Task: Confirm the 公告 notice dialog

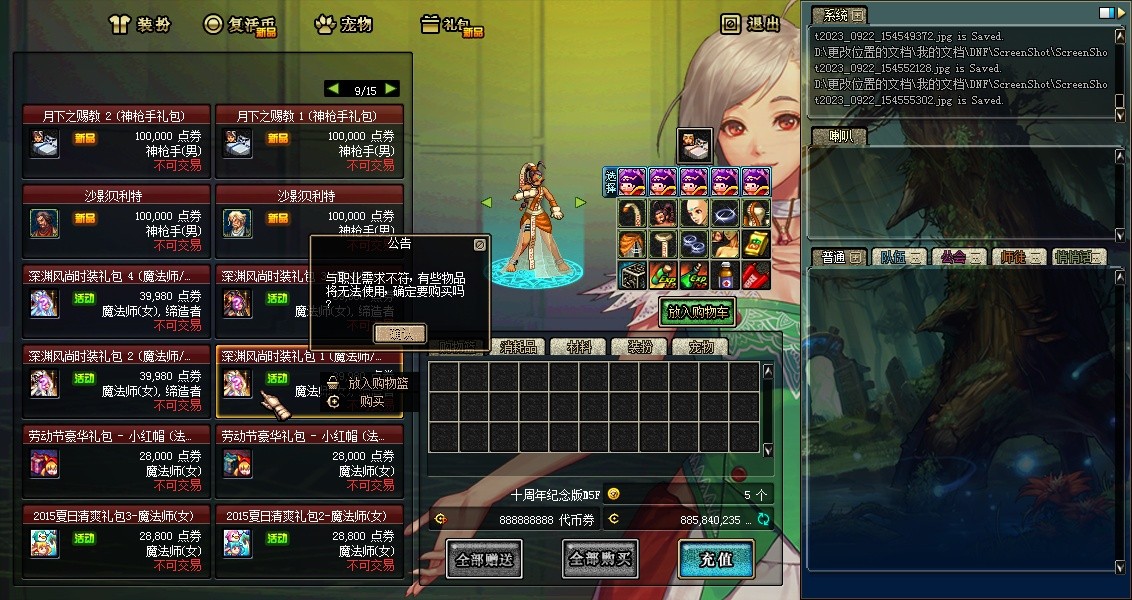Action: (399, 333)
